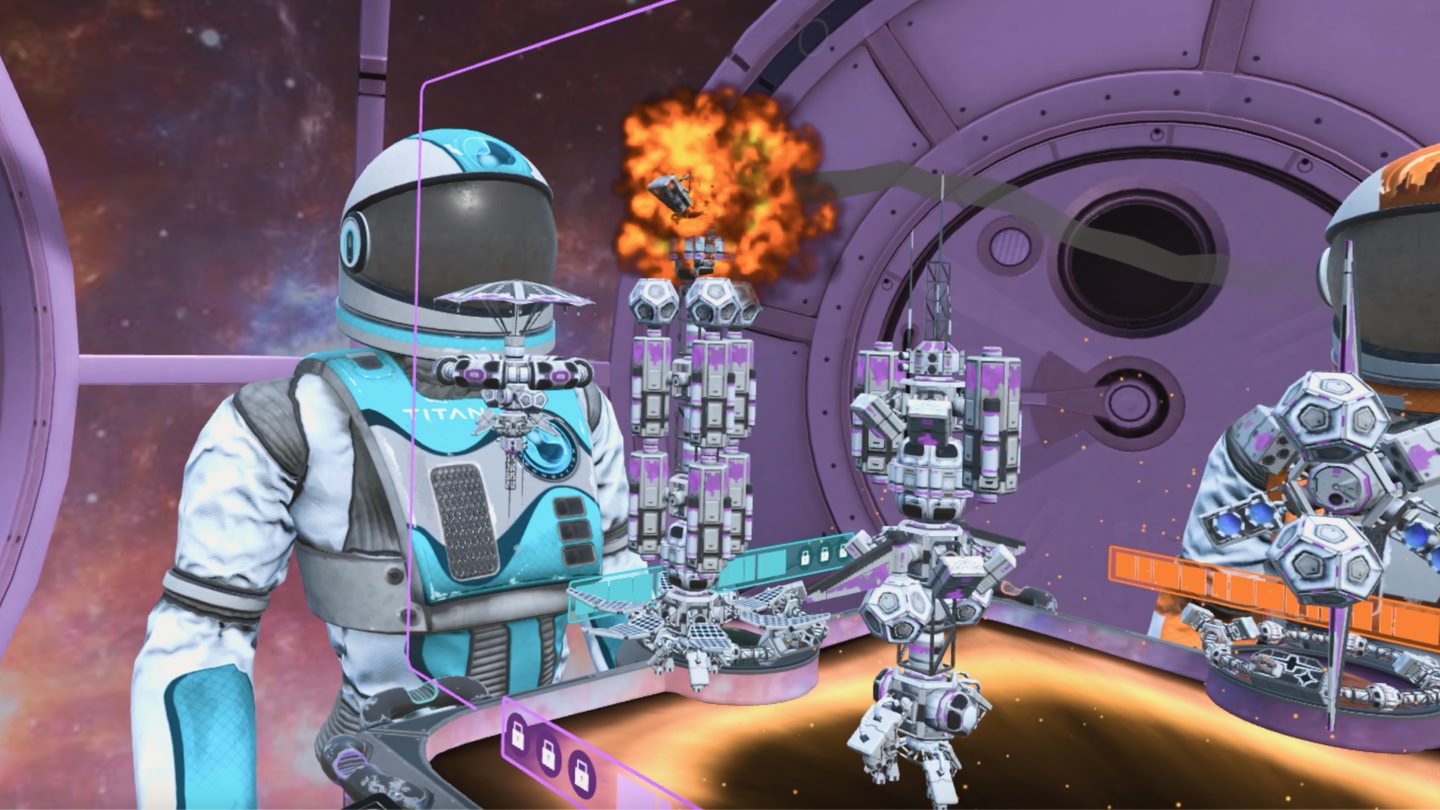Click the first padlock on the teal conveyor panel
The image size is (1440, 810).
tap(806, 557)
